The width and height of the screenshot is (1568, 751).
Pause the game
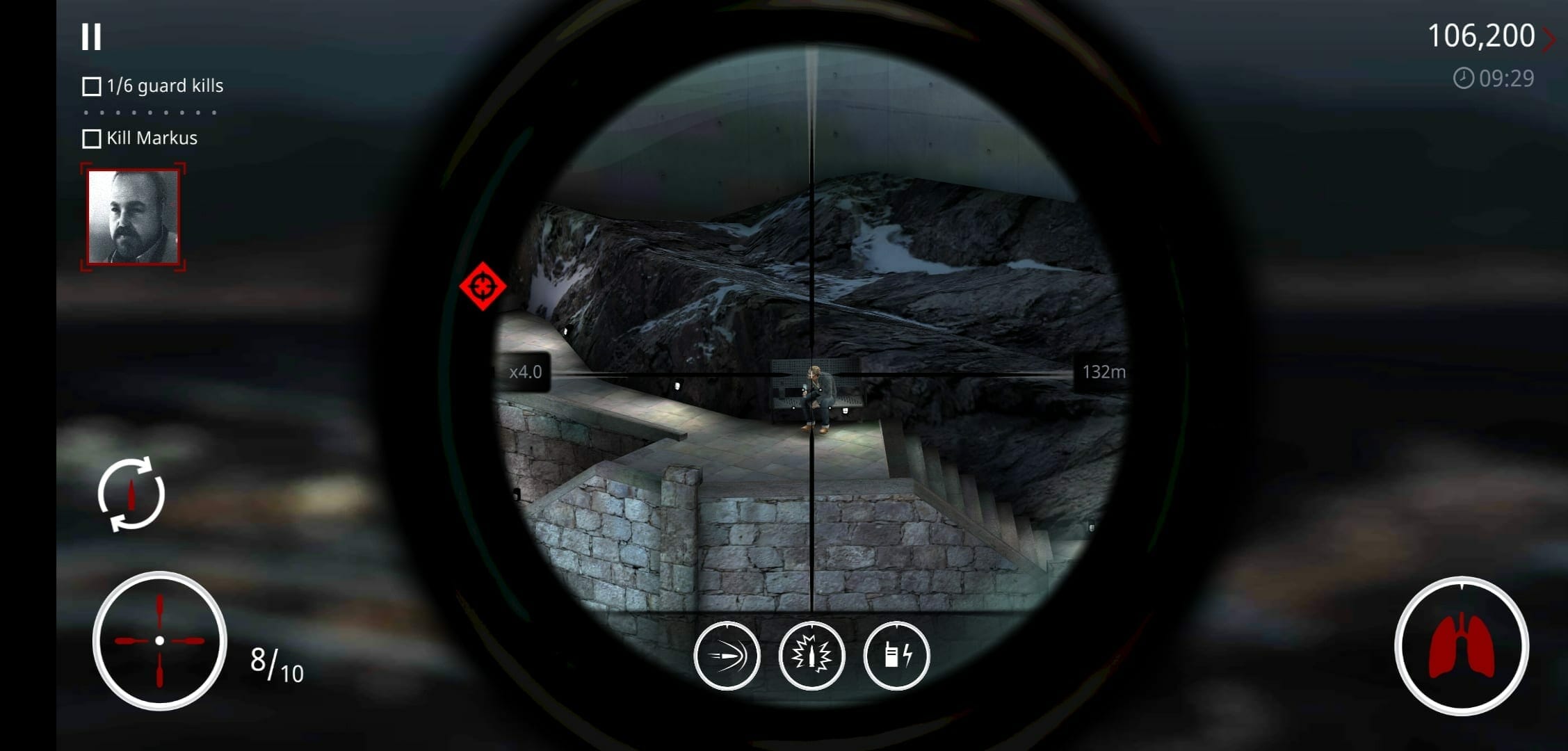[x=91, y=37]
